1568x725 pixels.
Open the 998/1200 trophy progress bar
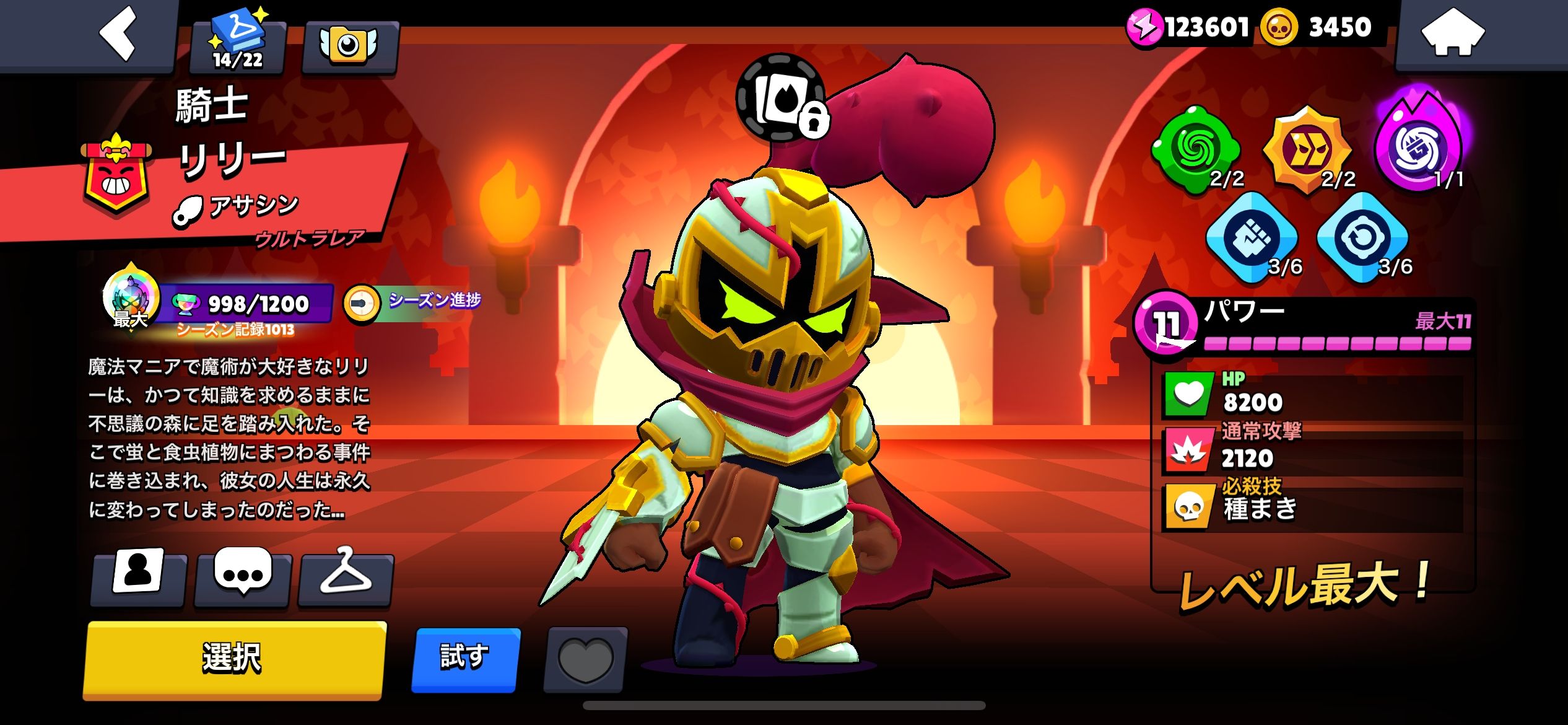248,304
